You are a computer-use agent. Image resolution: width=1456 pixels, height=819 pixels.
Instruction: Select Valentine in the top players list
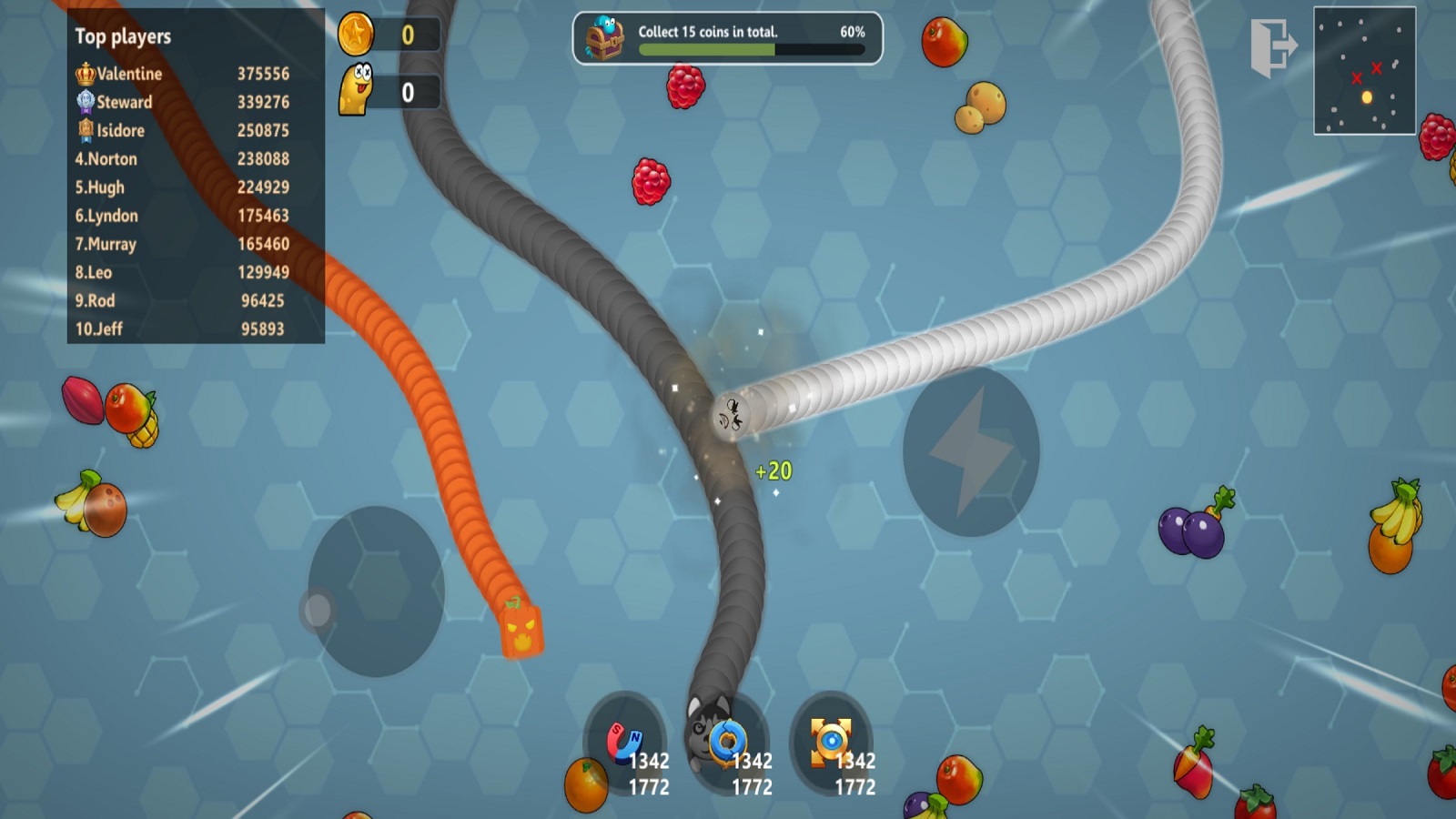[182, 74]
